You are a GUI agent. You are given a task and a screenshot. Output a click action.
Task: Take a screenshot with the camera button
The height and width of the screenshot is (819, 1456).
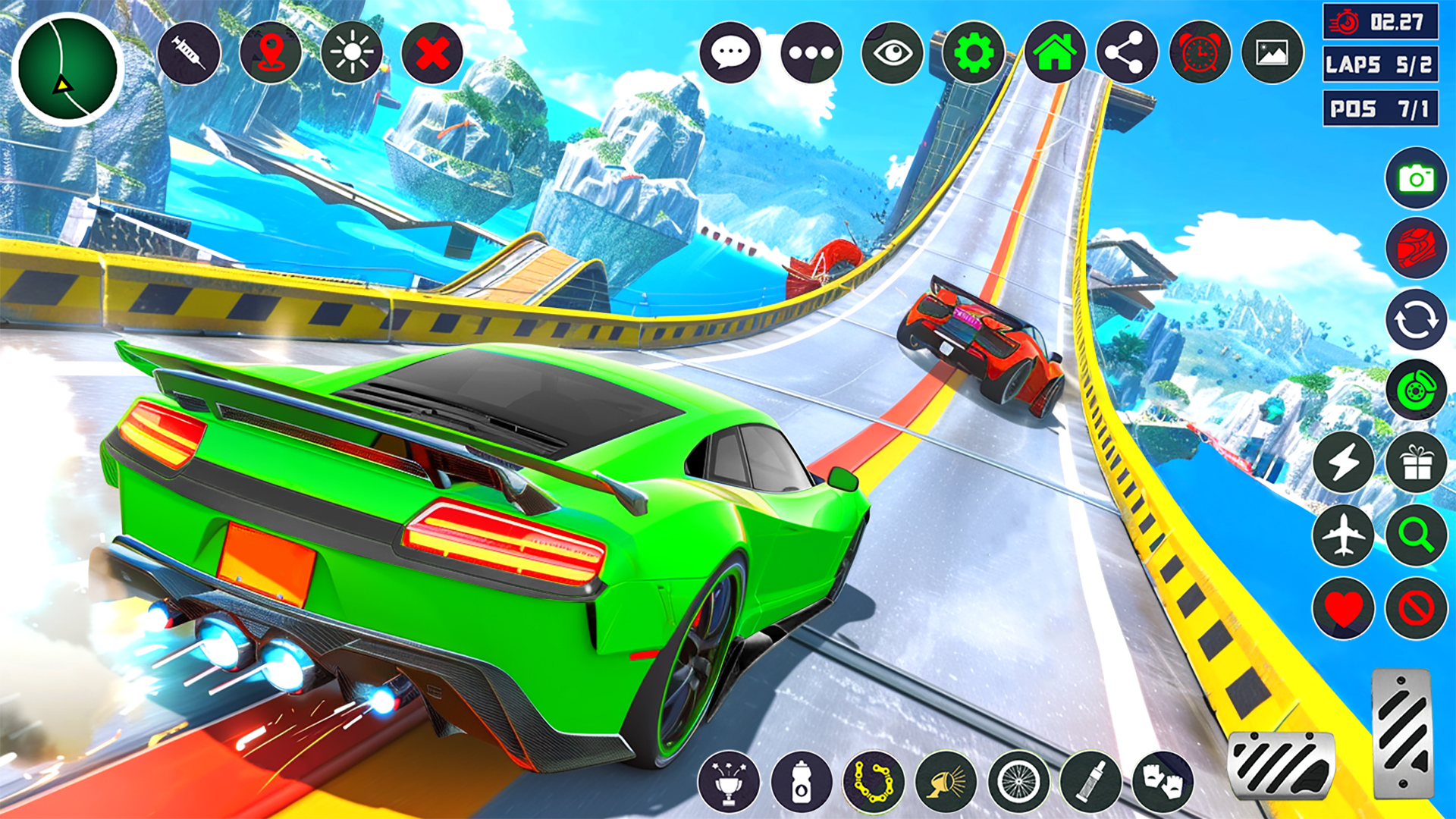click(1416, 179)
